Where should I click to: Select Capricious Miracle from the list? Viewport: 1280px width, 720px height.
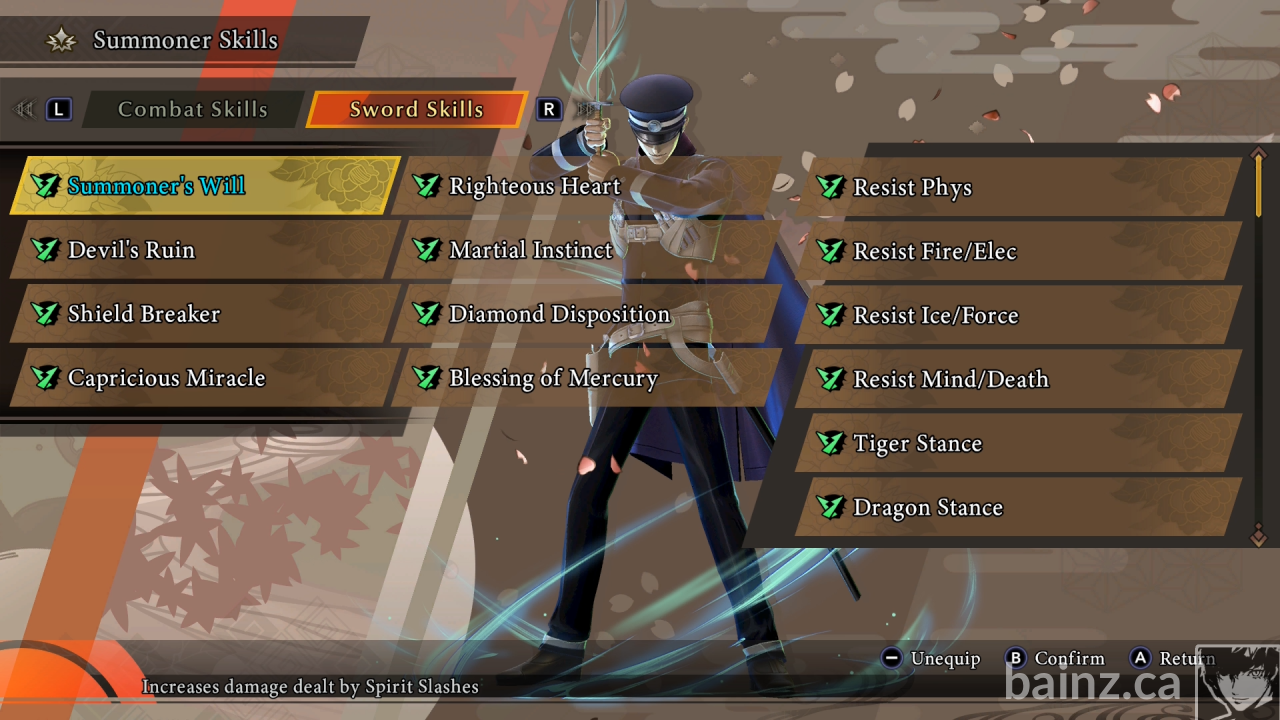click(x=205, y=378)
